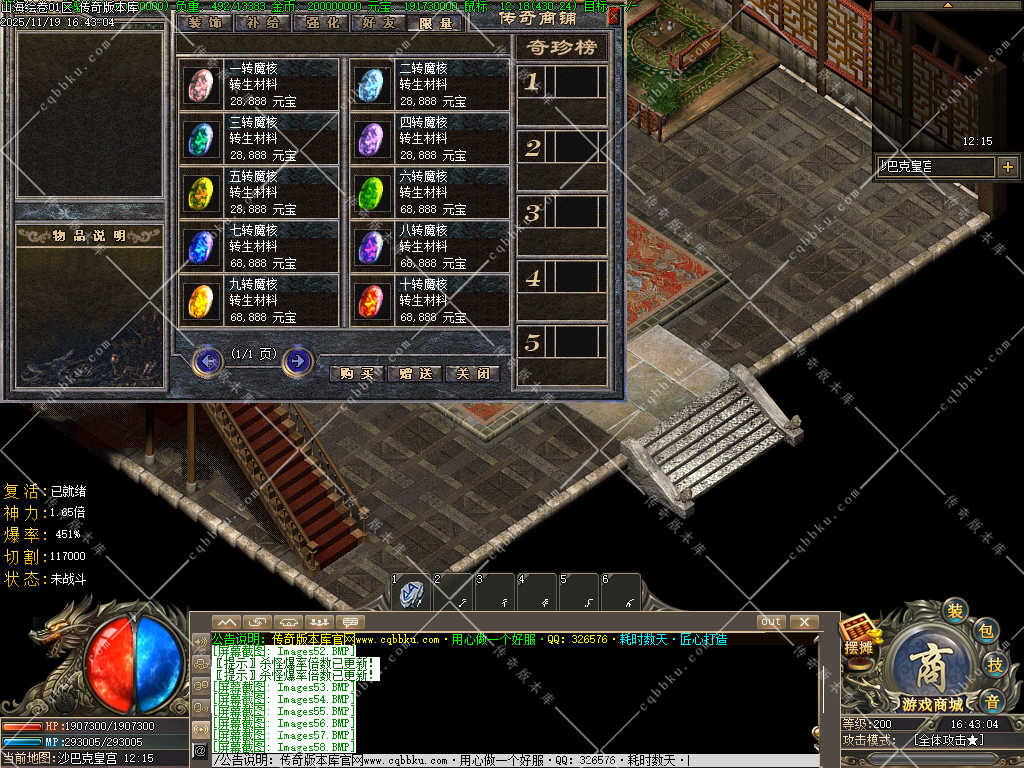
Task: Go to previous shop page arrow
Action: tap(207, 360)
